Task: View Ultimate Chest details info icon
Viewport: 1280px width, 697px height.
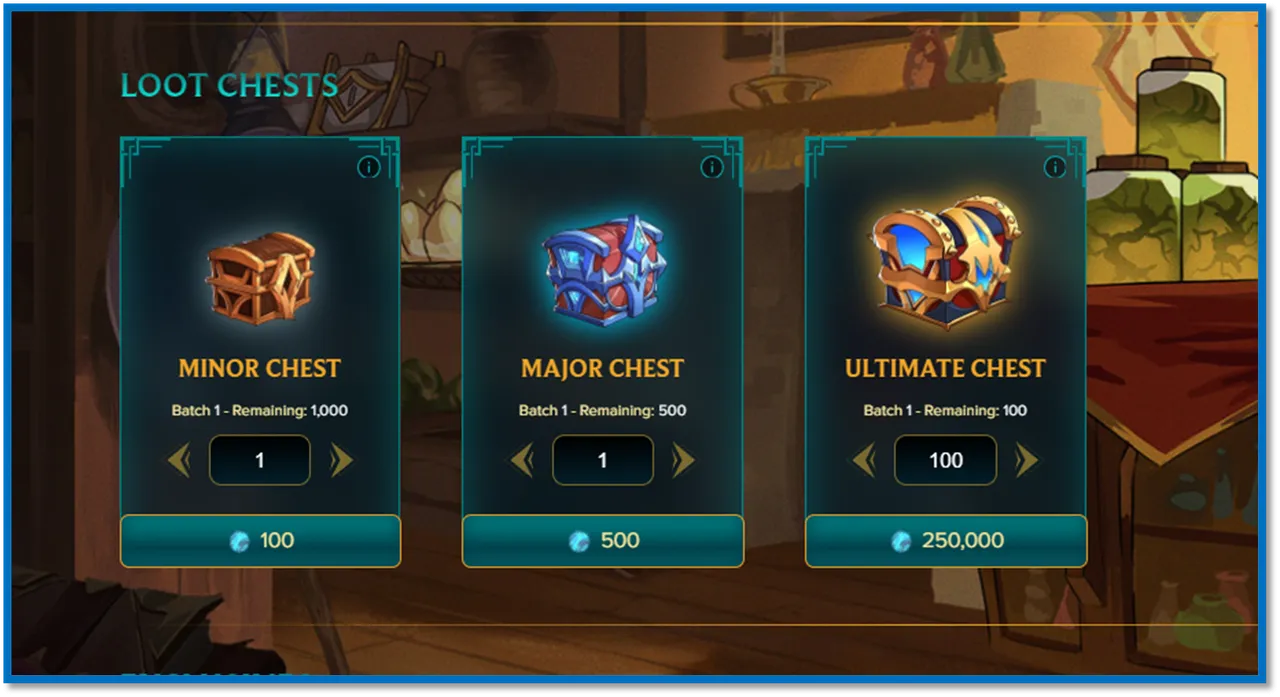Action: click(x=1054, y=167)
